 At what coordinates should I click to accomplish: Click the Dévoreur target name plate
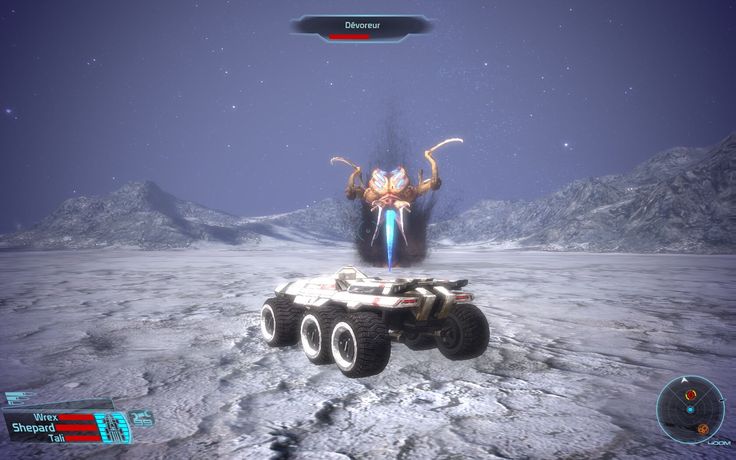click(361, 27)
